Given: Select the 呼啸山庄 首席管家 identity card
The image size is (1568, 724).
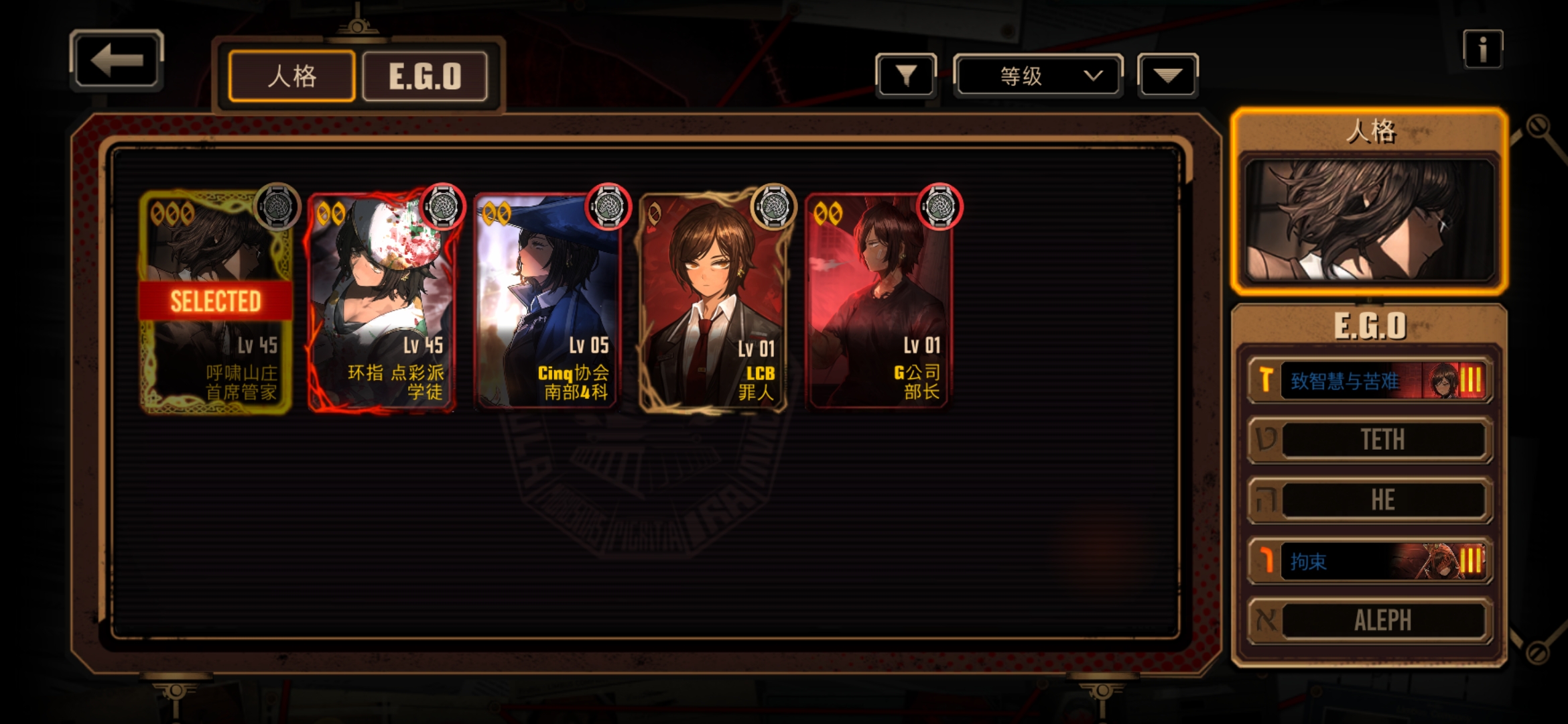Looking at the screenshot, I should point(216,302).
